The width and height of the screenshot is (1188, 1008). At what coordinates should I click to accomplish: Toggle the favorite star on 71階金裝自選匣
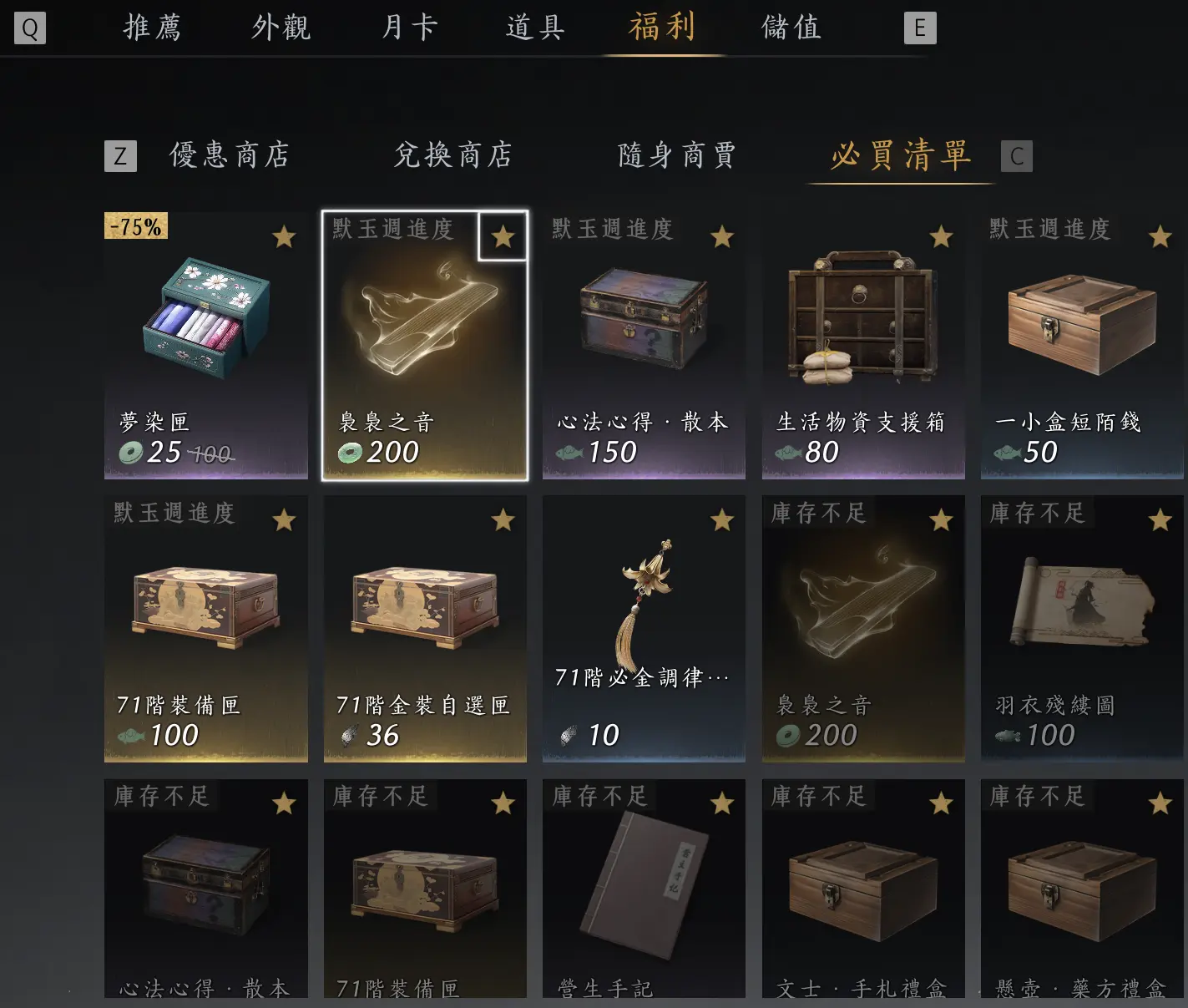[503, 519]
